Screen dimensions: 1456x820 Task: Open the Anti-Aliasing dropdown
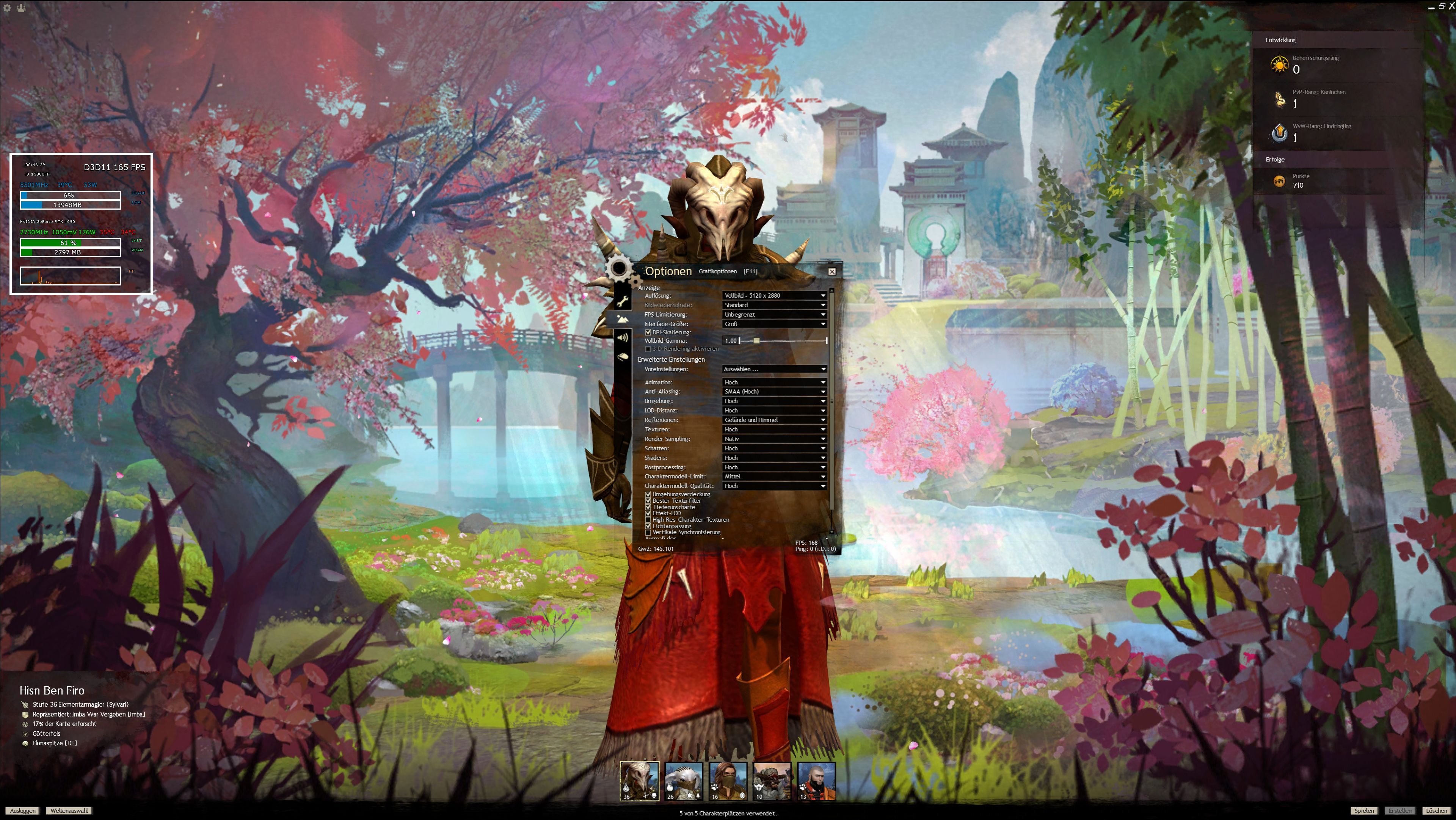774,391
